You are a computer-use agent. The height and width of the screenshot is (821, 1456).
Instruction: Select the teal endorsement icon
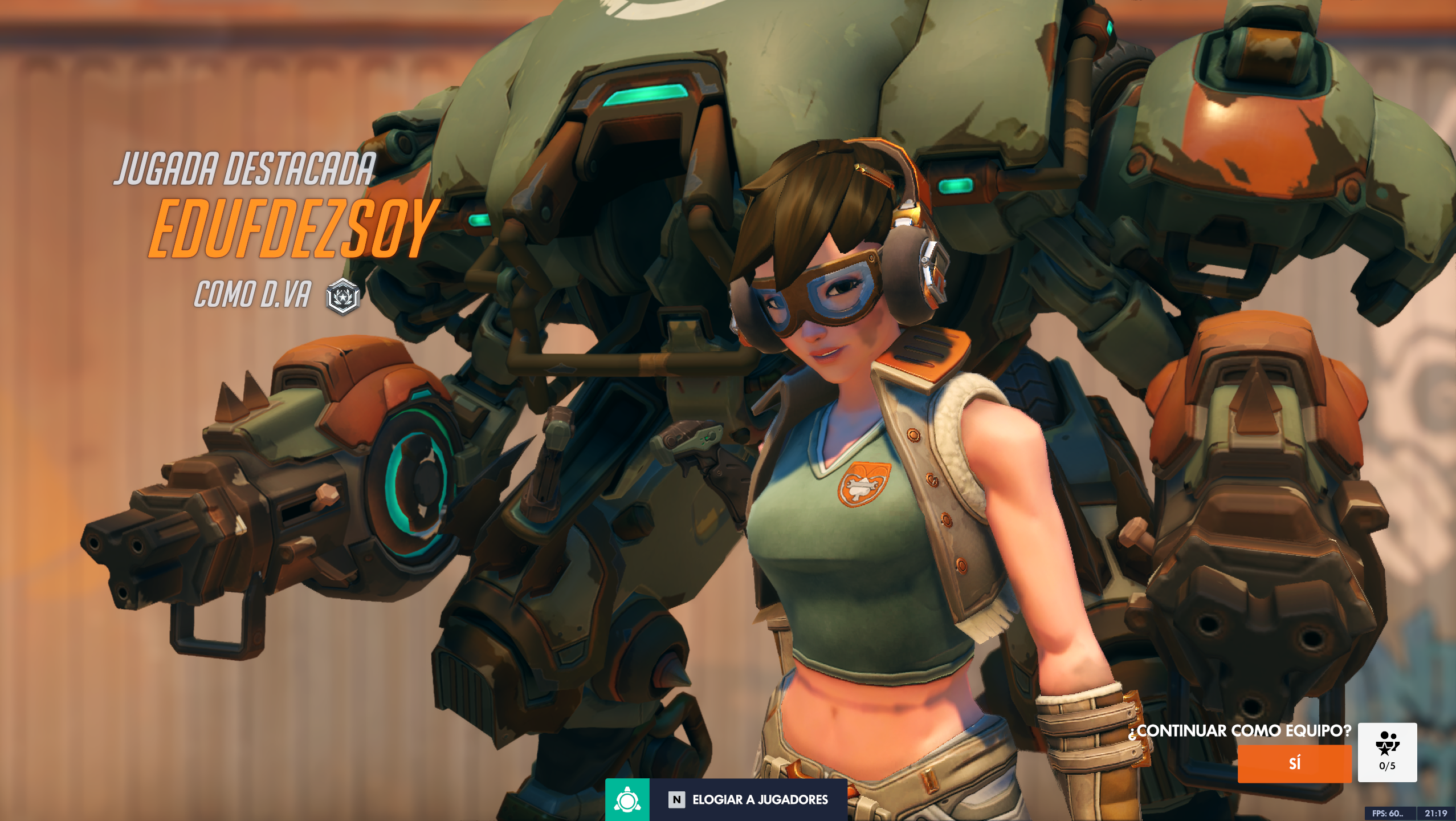point(627,799)
